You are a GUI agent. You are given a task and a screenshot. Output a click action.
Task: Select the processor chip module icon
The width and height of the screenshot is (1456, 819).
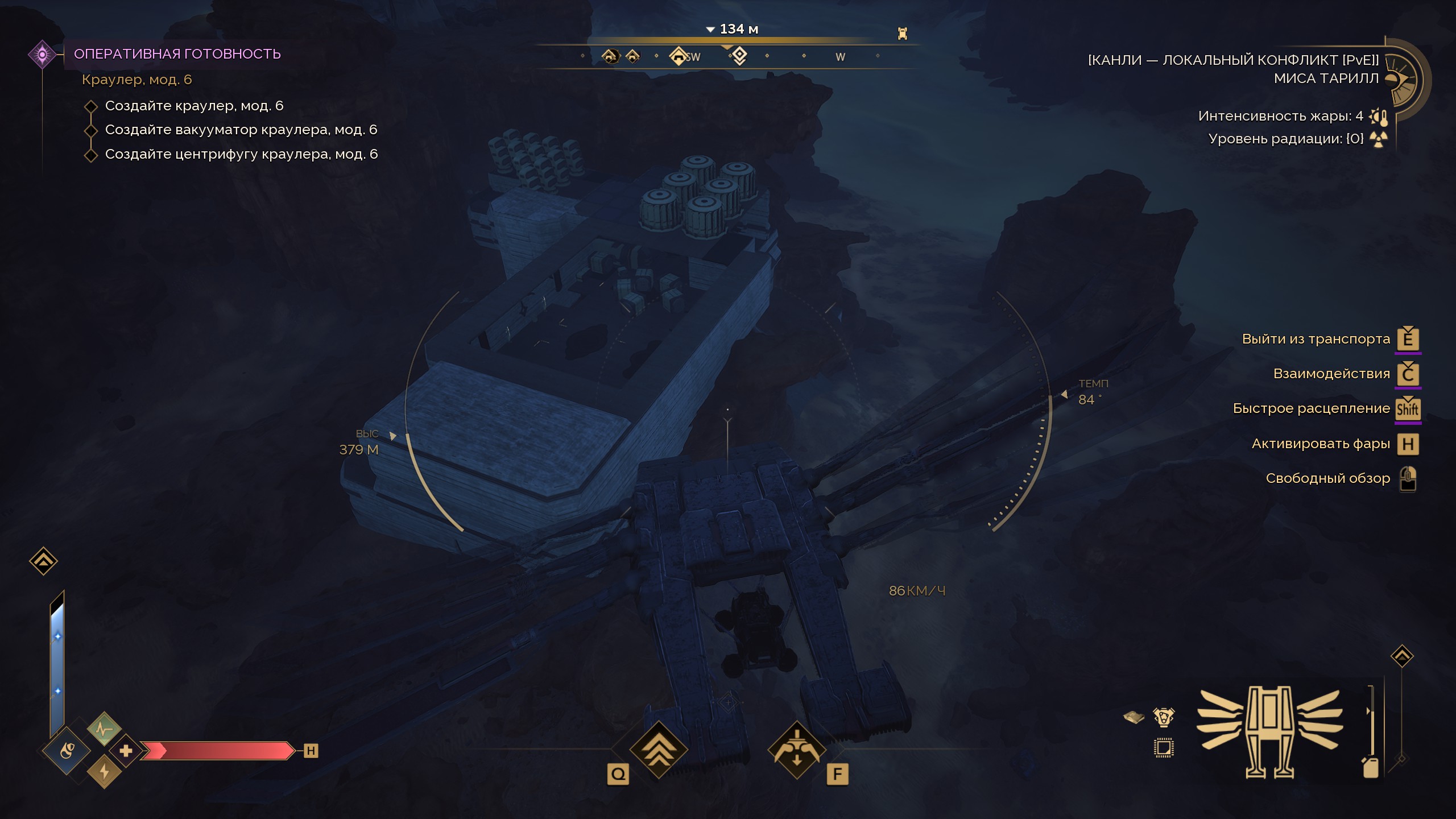pos(1164,748)
